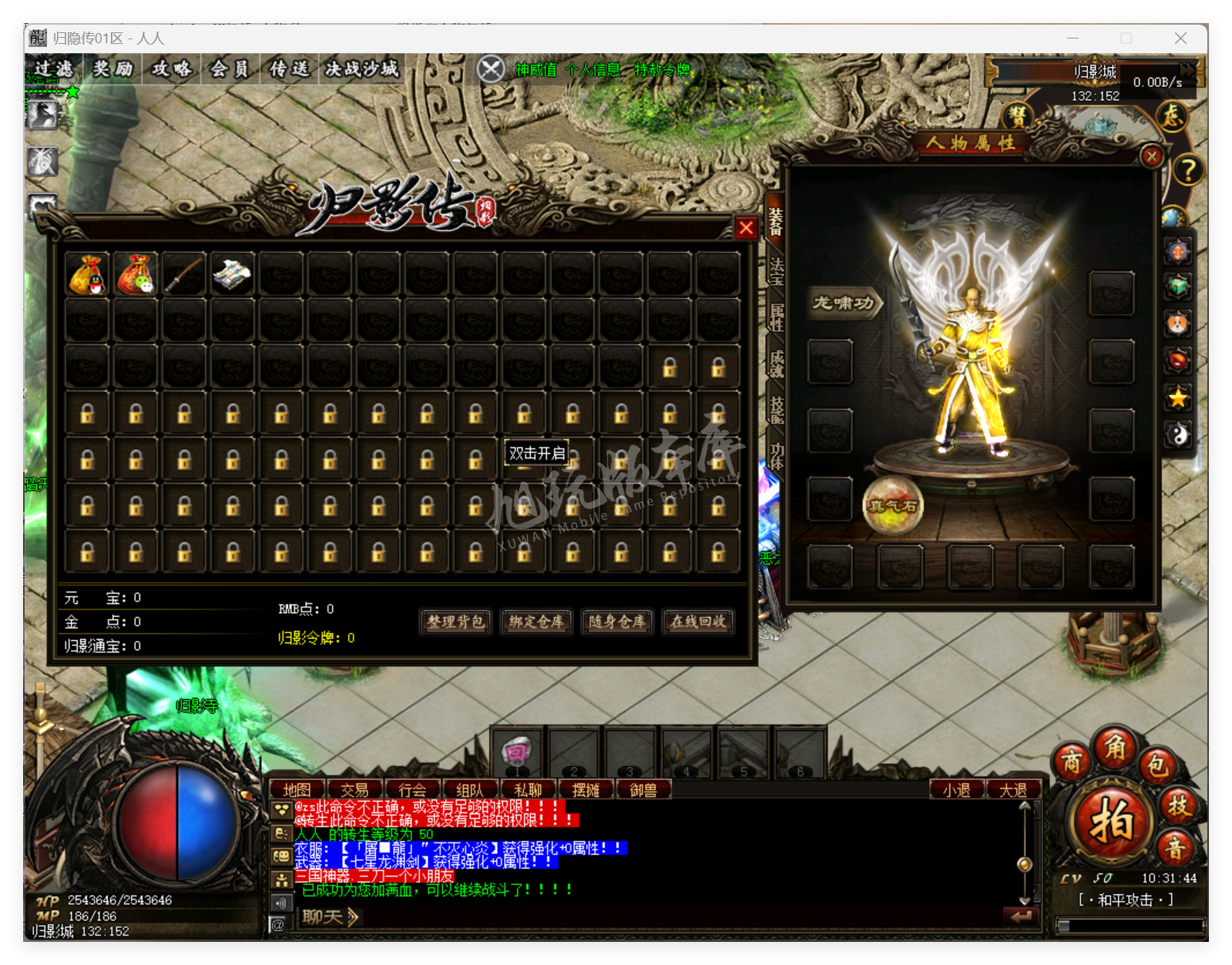Click the 龙啸功 skill label button
This screenshot has width=1232, height=965.
(x=844, y=303)
